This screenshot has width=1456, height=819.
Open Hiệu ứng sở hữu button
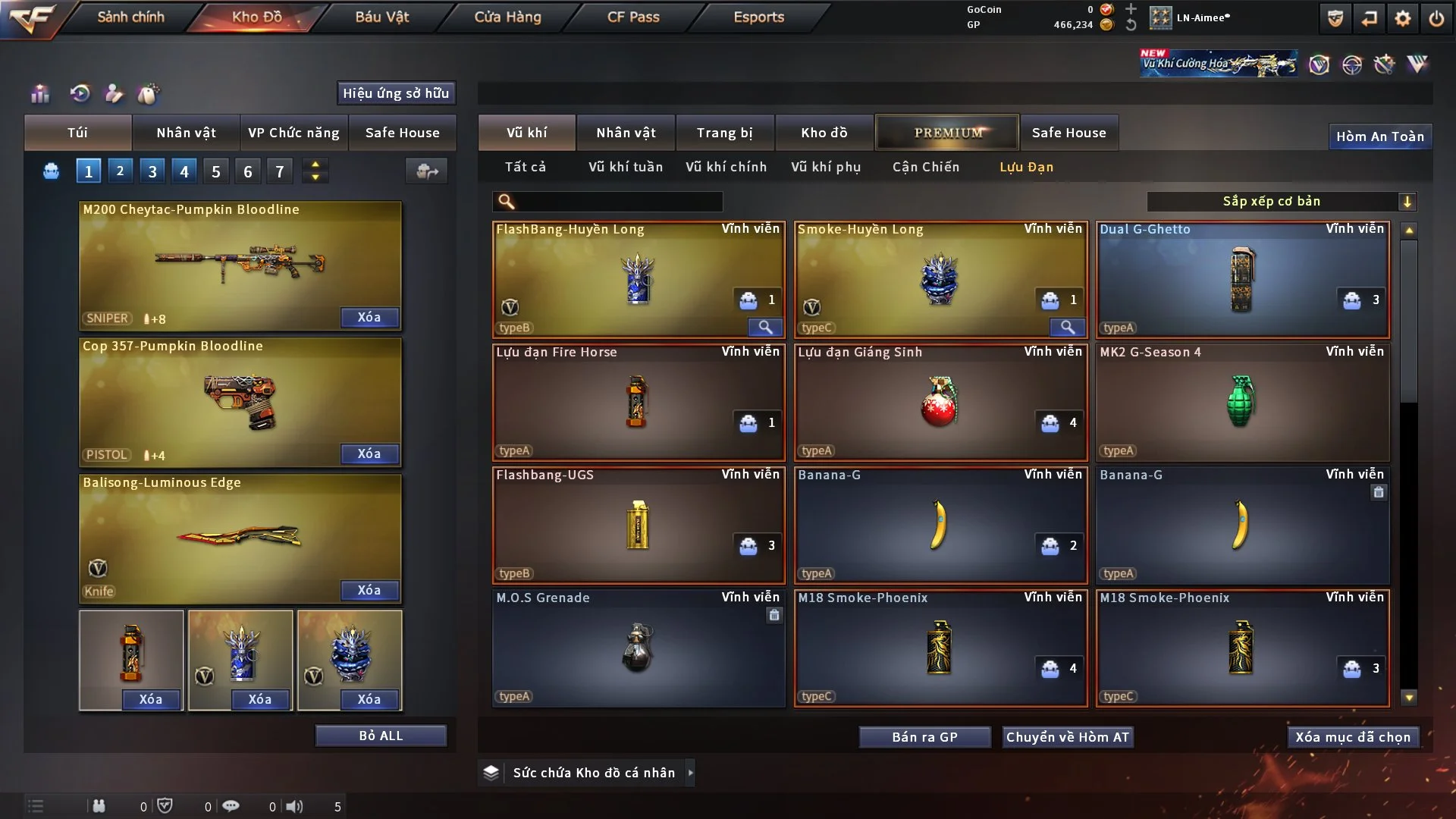pyautogui.click(x=396, y=93)
